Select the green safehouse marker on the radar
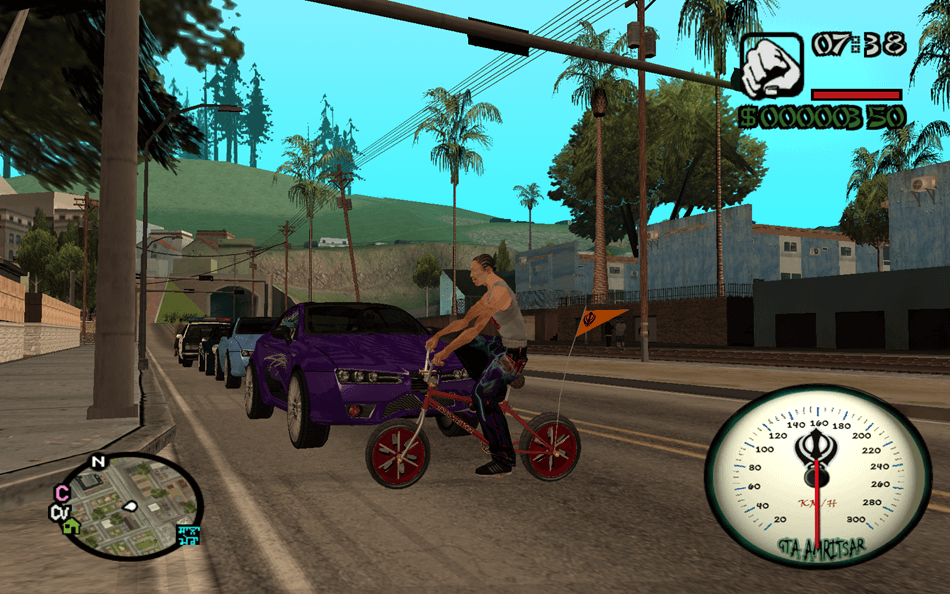The width and height of the screenshot is (950, 594). tap(71, 526)
